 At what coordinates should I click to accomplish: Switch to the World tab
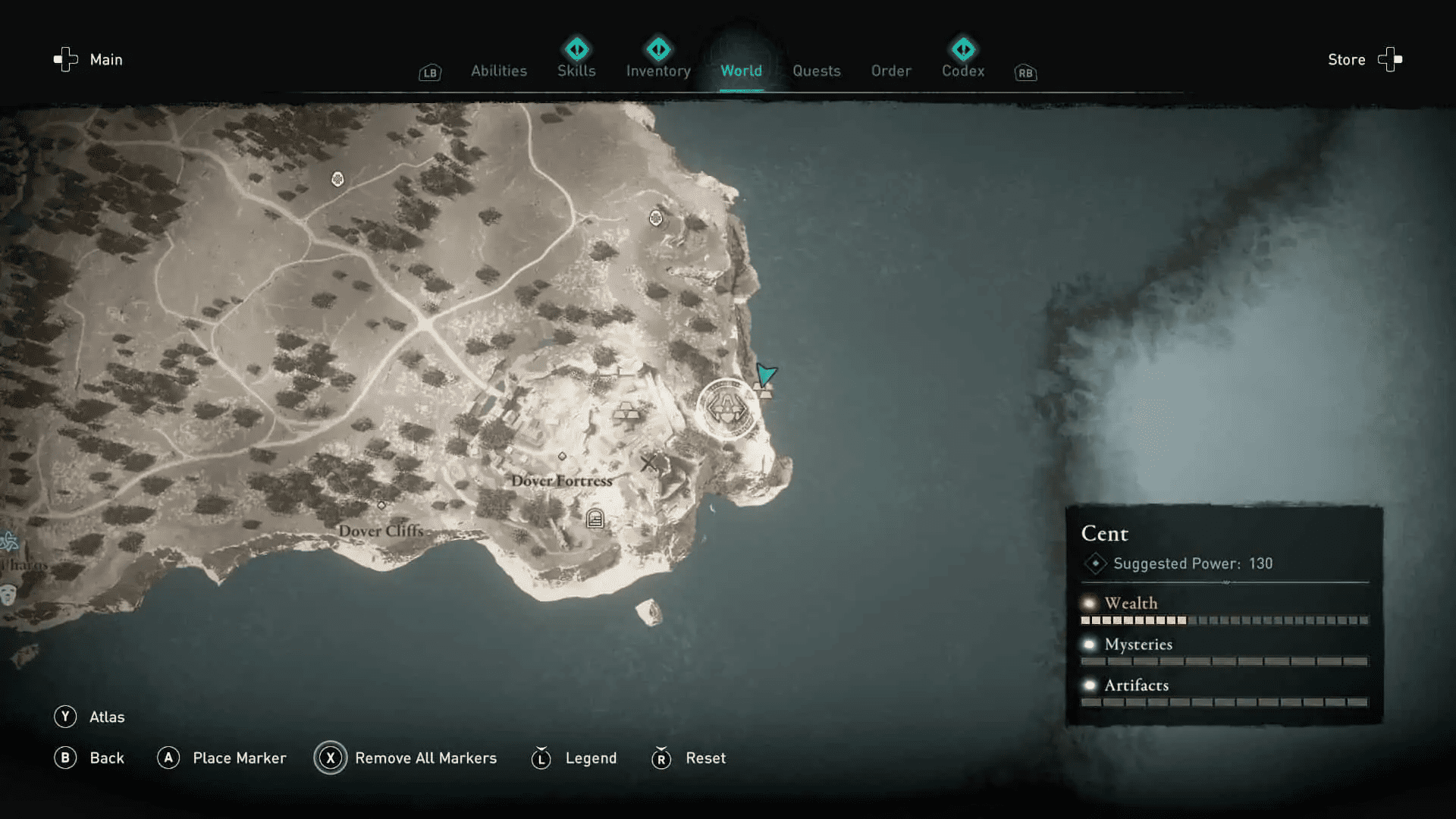click(742, 71)
